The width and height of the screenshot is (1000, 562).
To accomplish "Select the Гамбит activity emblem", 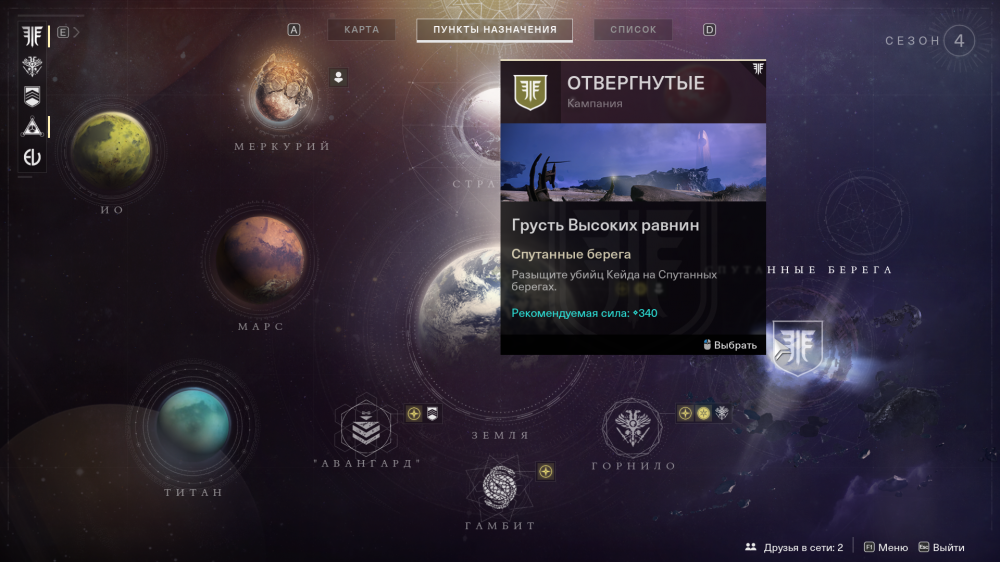I will 499,486.
